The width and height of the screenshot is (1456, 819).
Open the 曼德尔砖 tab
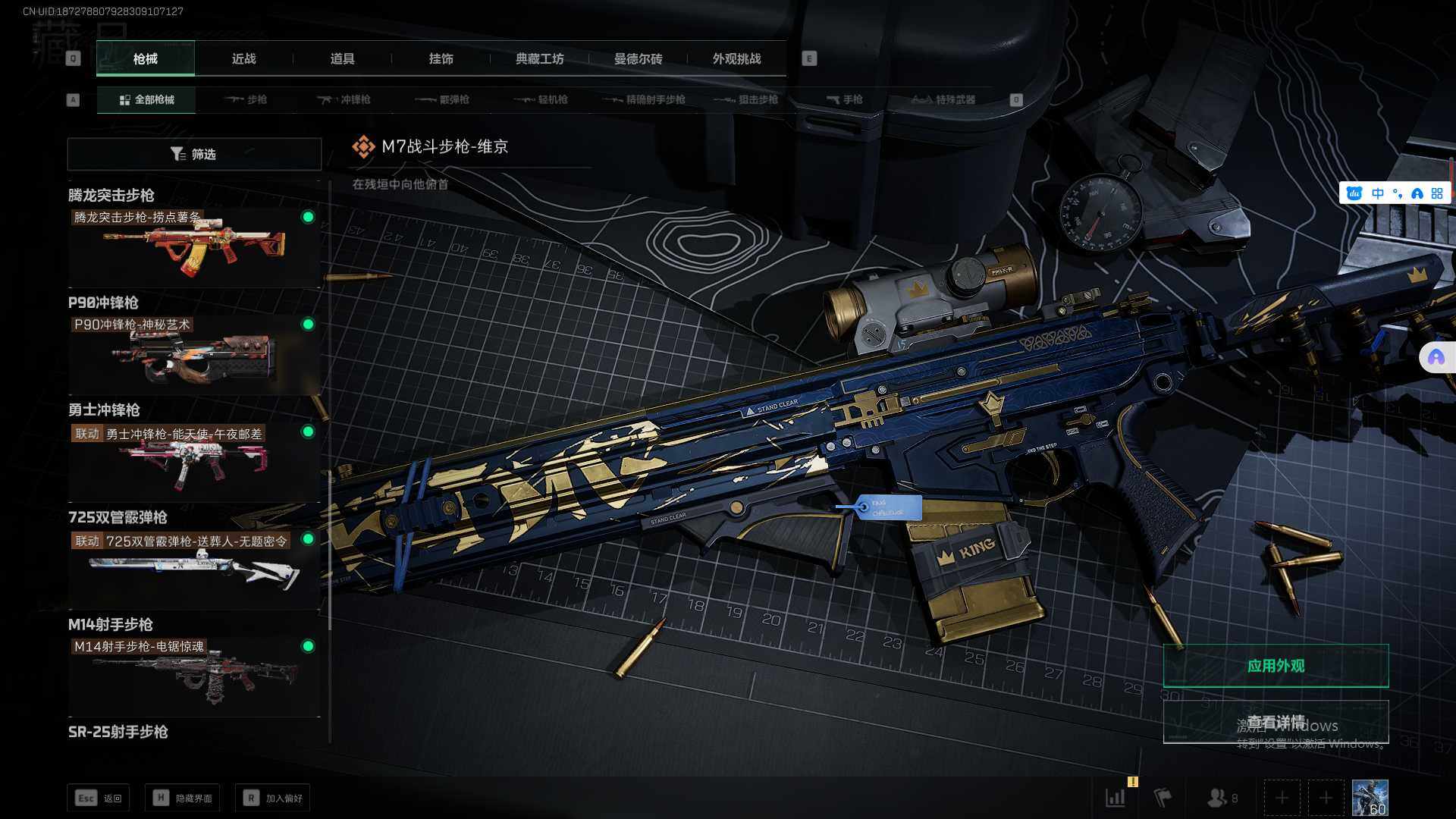(638, 59)
